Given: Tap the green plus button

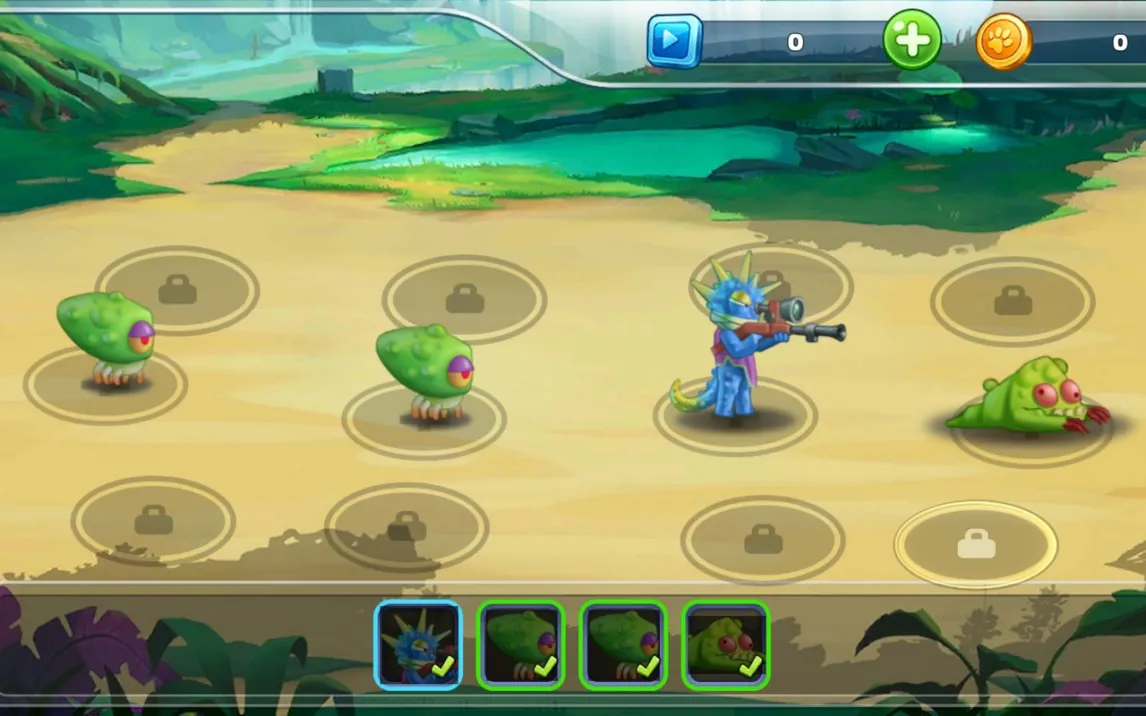Looking at the screenshot, I should coord(911,41).
